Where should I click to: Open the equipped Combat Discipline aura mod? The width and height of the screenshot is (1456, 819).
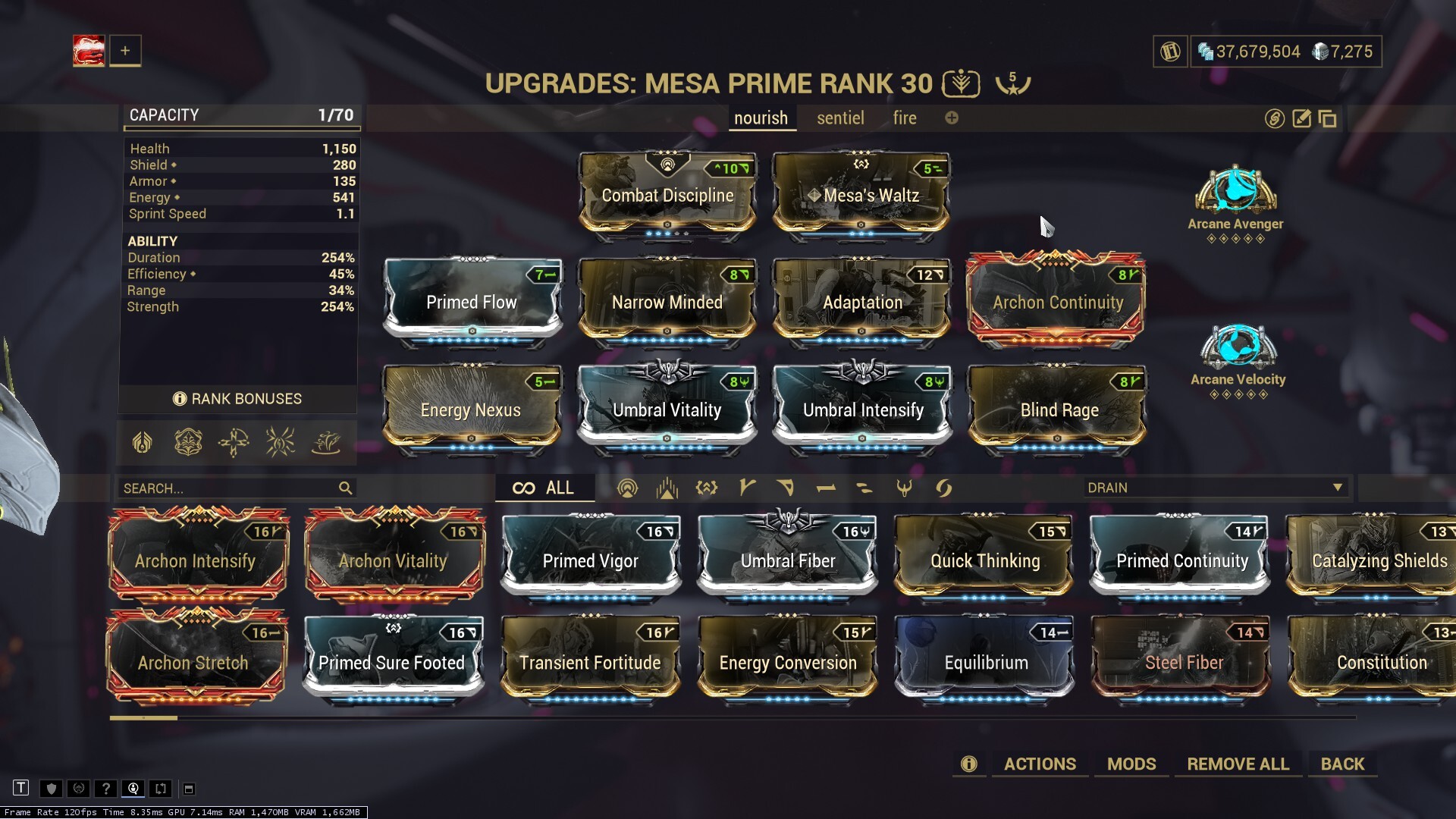[667, 195]
